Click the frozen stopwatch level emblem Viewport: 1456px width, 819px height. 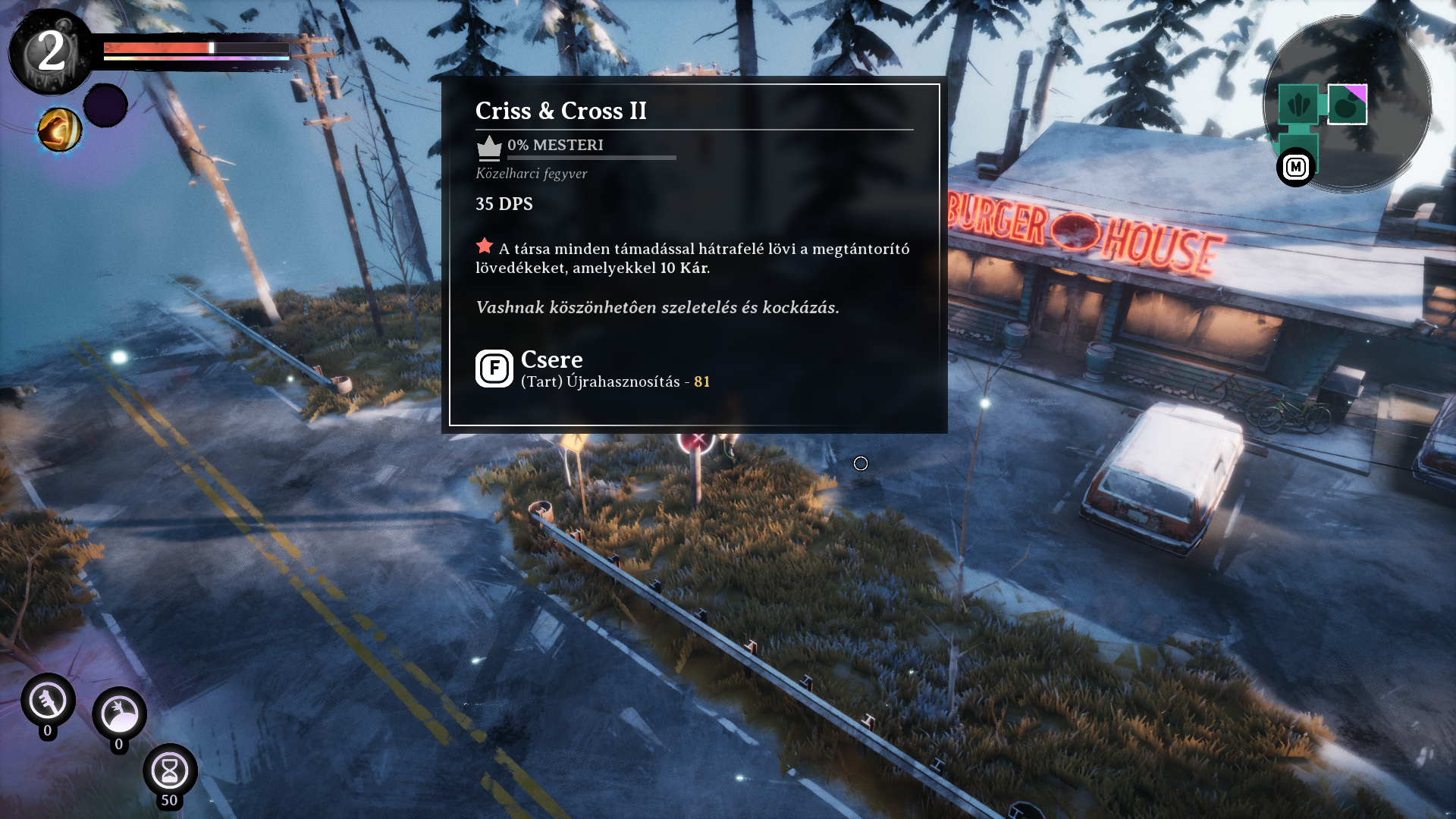51,52
